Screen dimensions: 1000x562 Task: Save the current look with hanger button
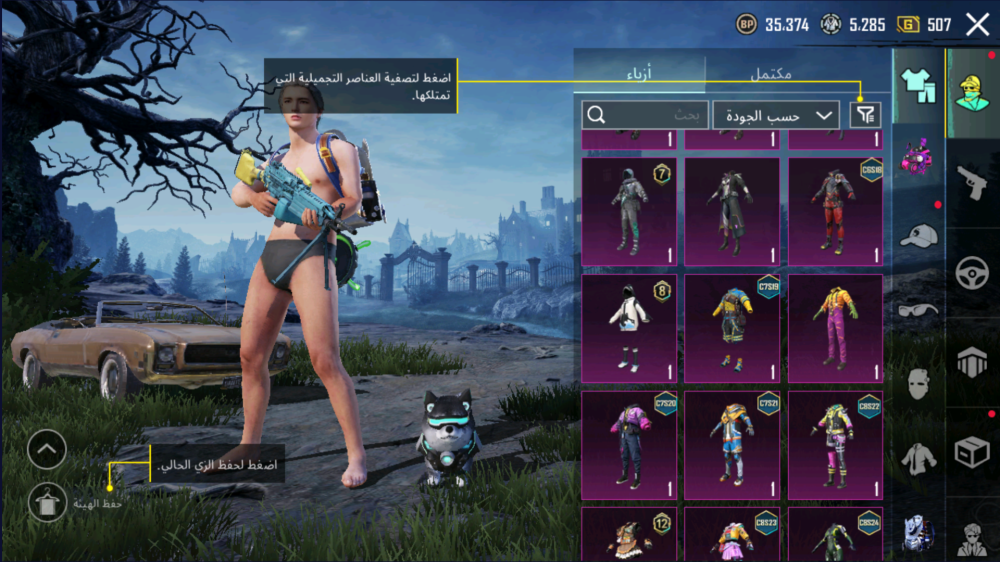click(47, 502)
